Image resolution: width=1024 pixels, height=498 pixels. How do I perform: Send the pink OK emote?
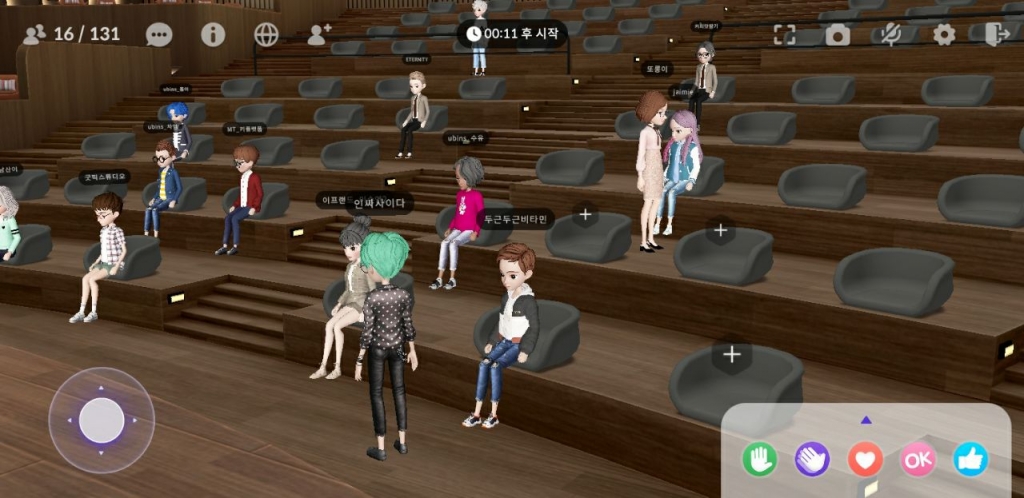pyautogui.click(x=918, y=459)
